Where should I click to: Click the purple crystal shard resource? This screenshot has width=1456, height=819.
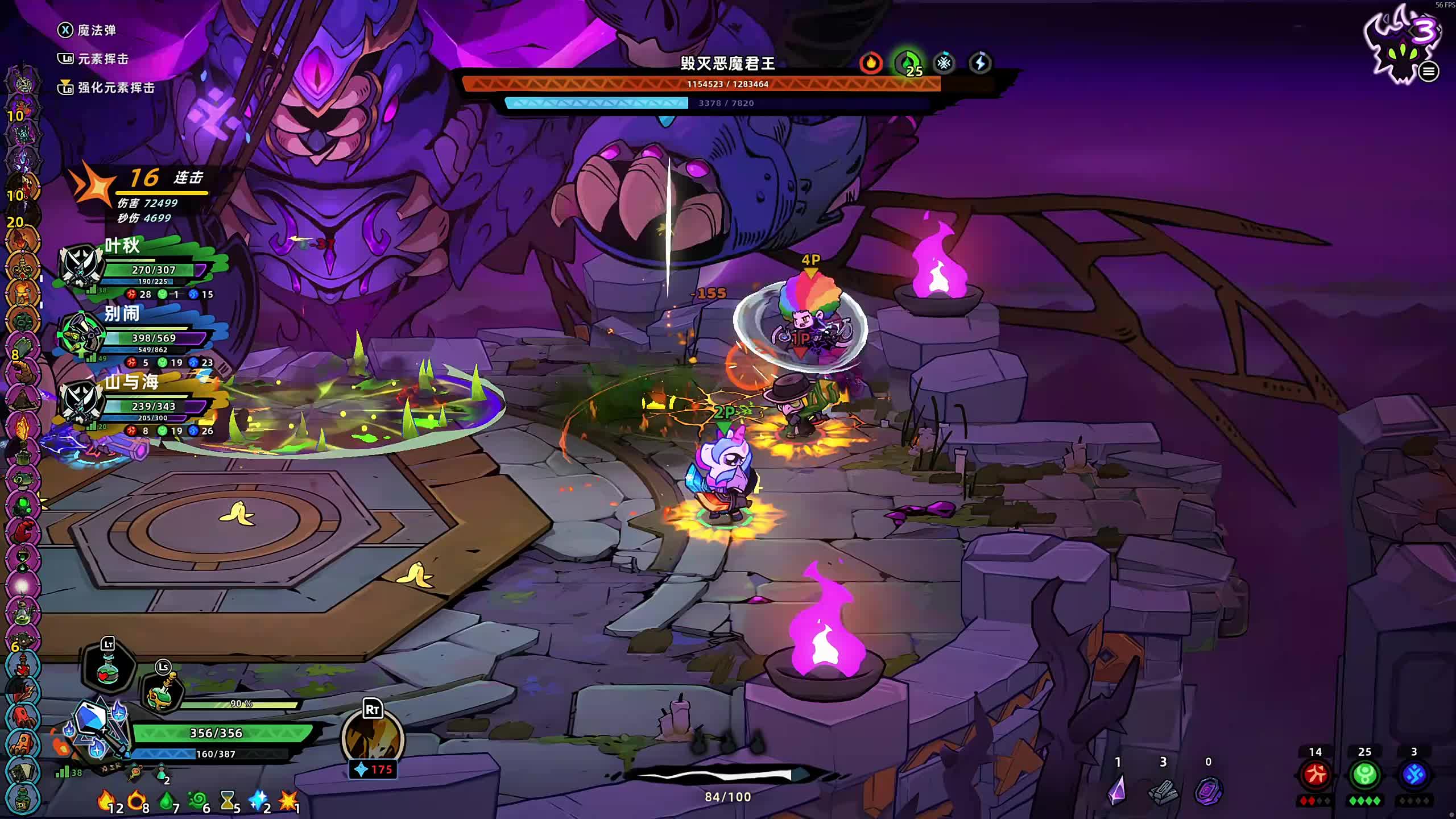(1117, 791)
